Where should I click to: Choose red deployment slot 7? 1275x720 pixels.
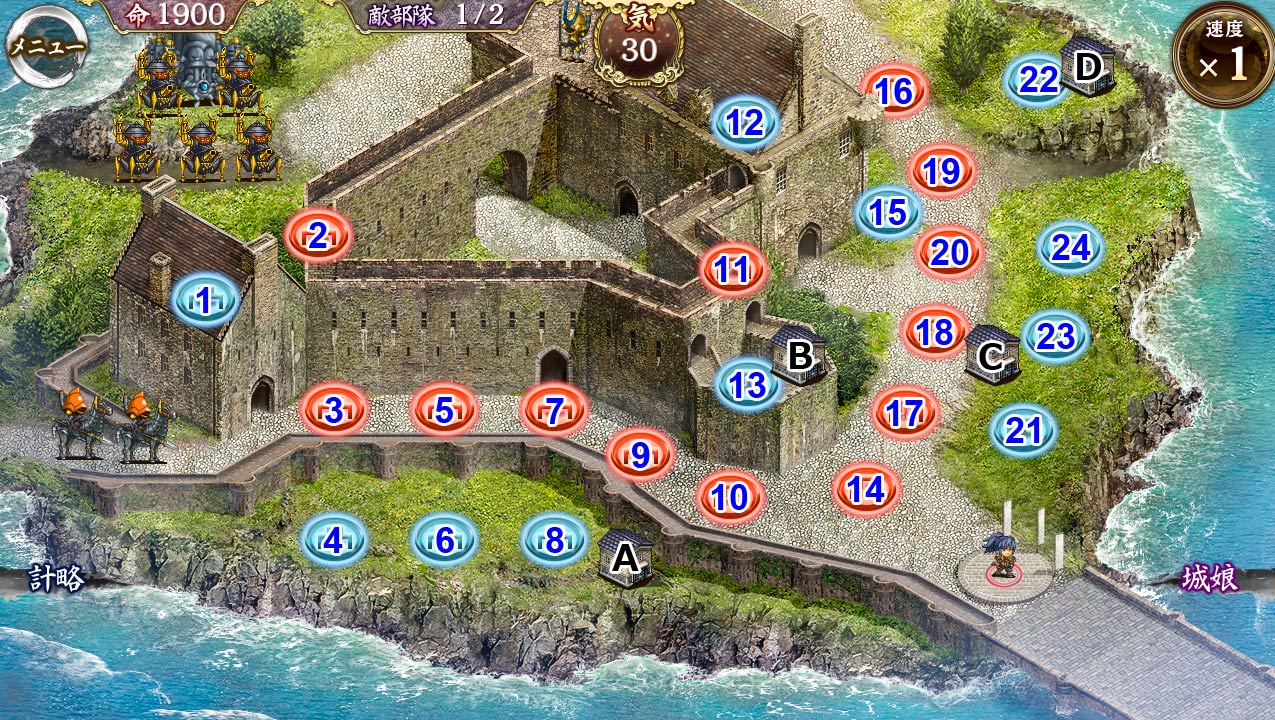click(x=554, y=410)
